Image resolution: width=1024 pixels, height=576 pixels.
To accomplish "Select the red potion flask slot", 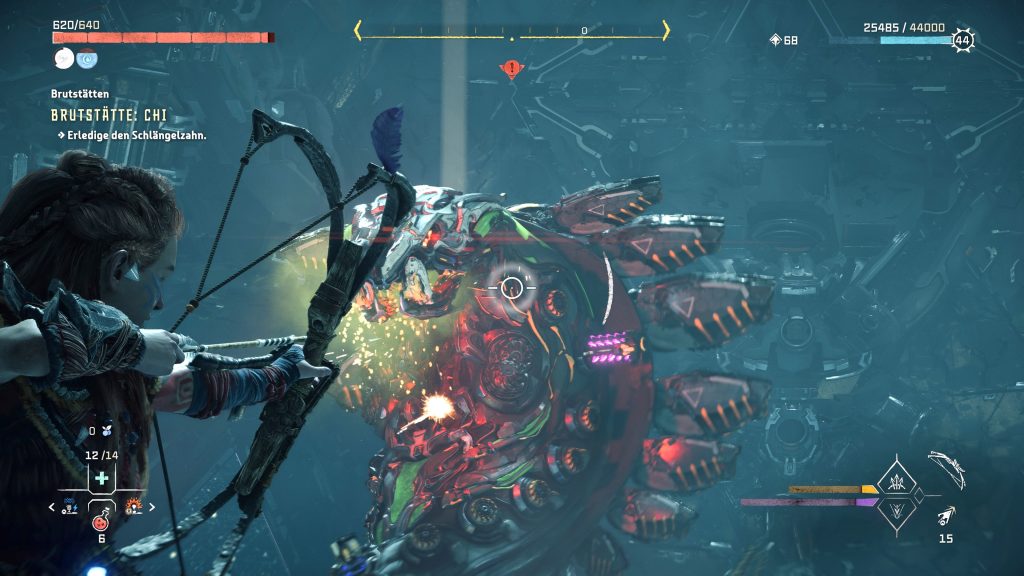I will (100, 521).
